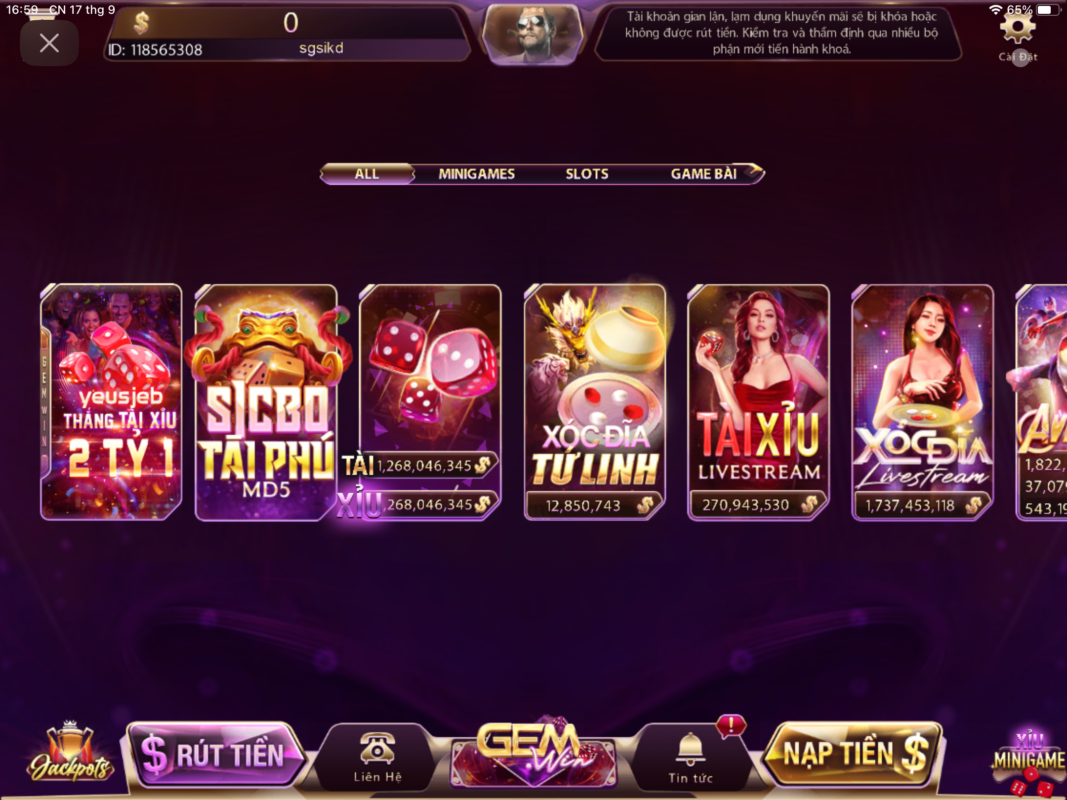The width and height of the screenshot is (1067, 800).
Task: Play Xóc Đĩa Tứ Linh
Action: point(595,402)
